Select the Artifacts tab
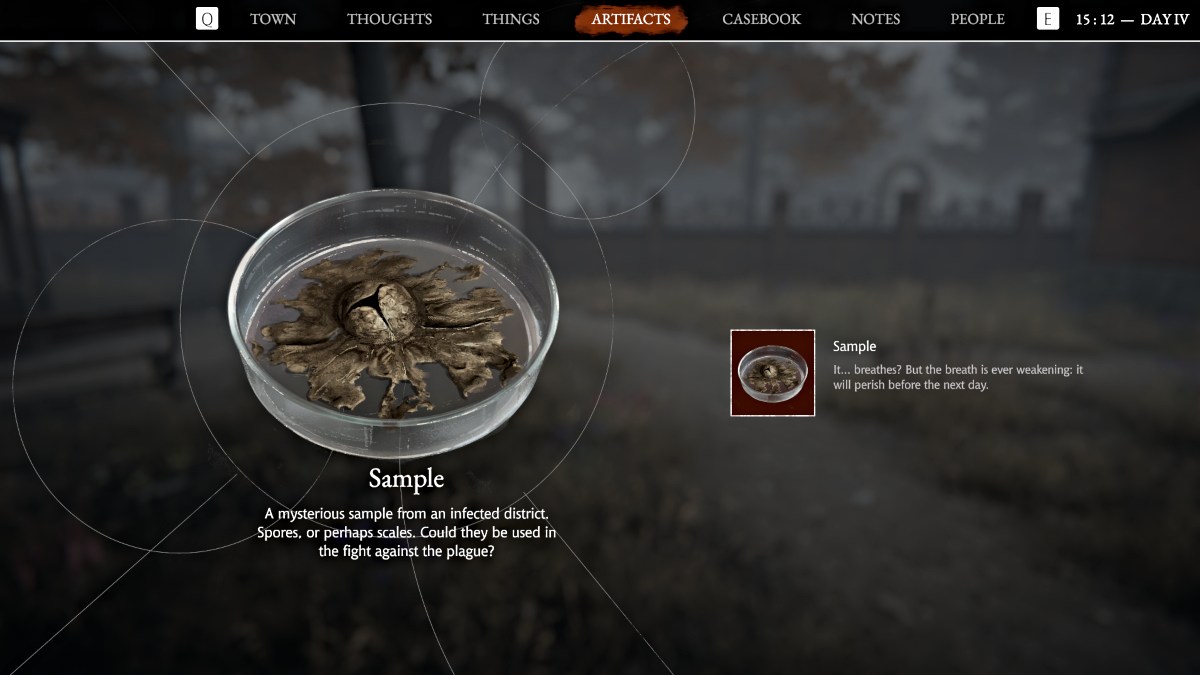 tap(630, 19)
